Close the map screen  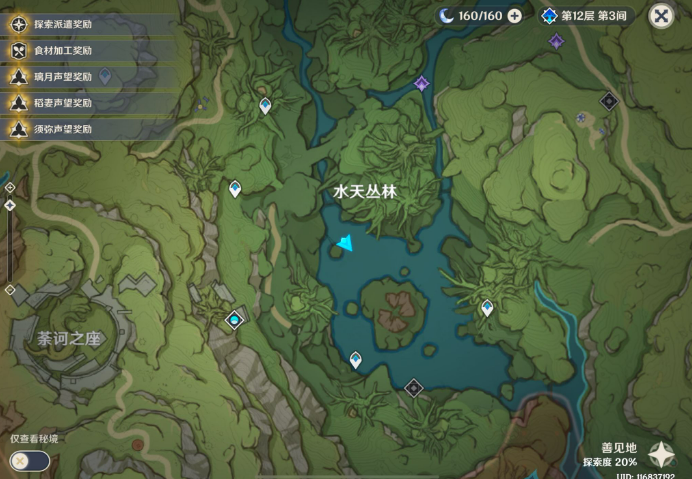click(661, 15)
